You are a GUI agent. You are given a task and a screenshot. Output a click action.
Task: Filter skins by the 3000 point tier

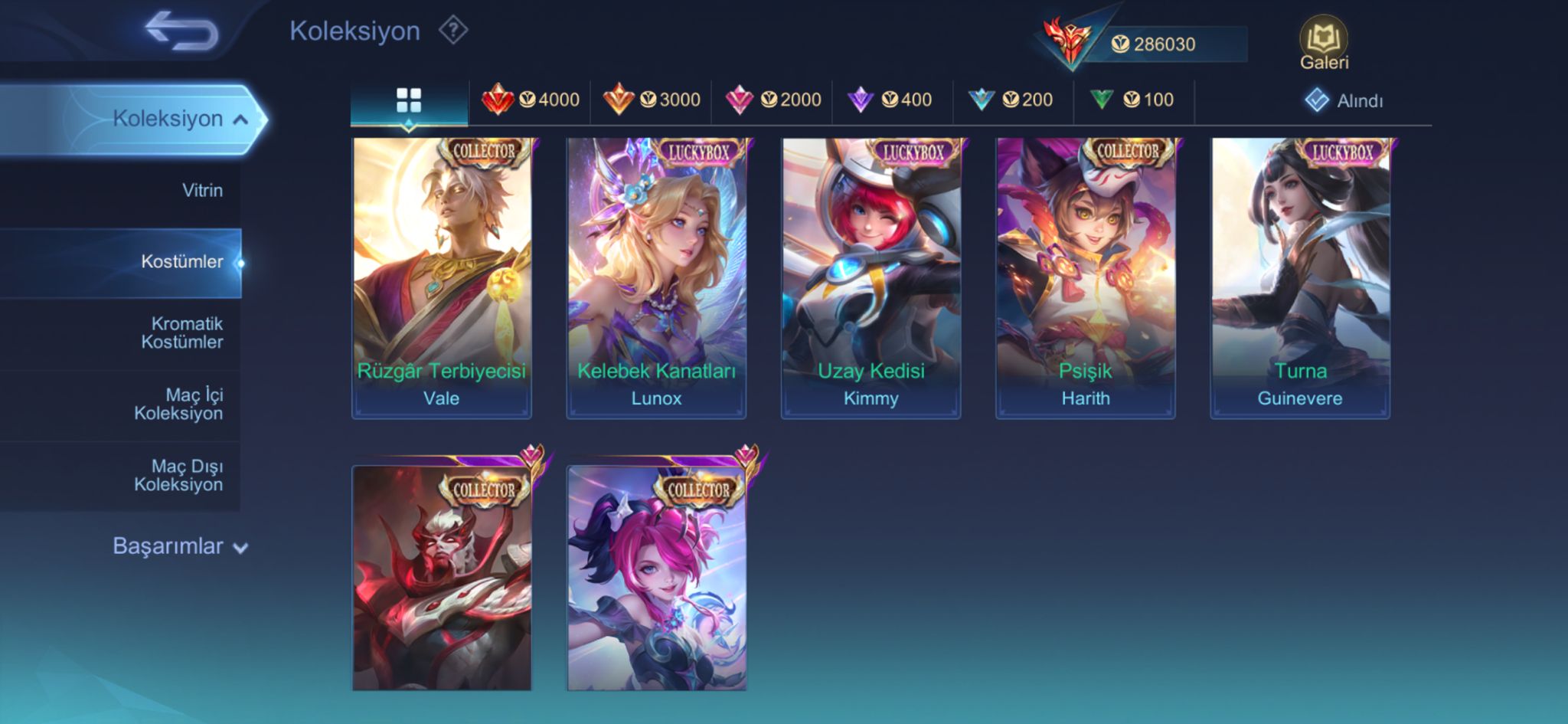click(652, 100)
